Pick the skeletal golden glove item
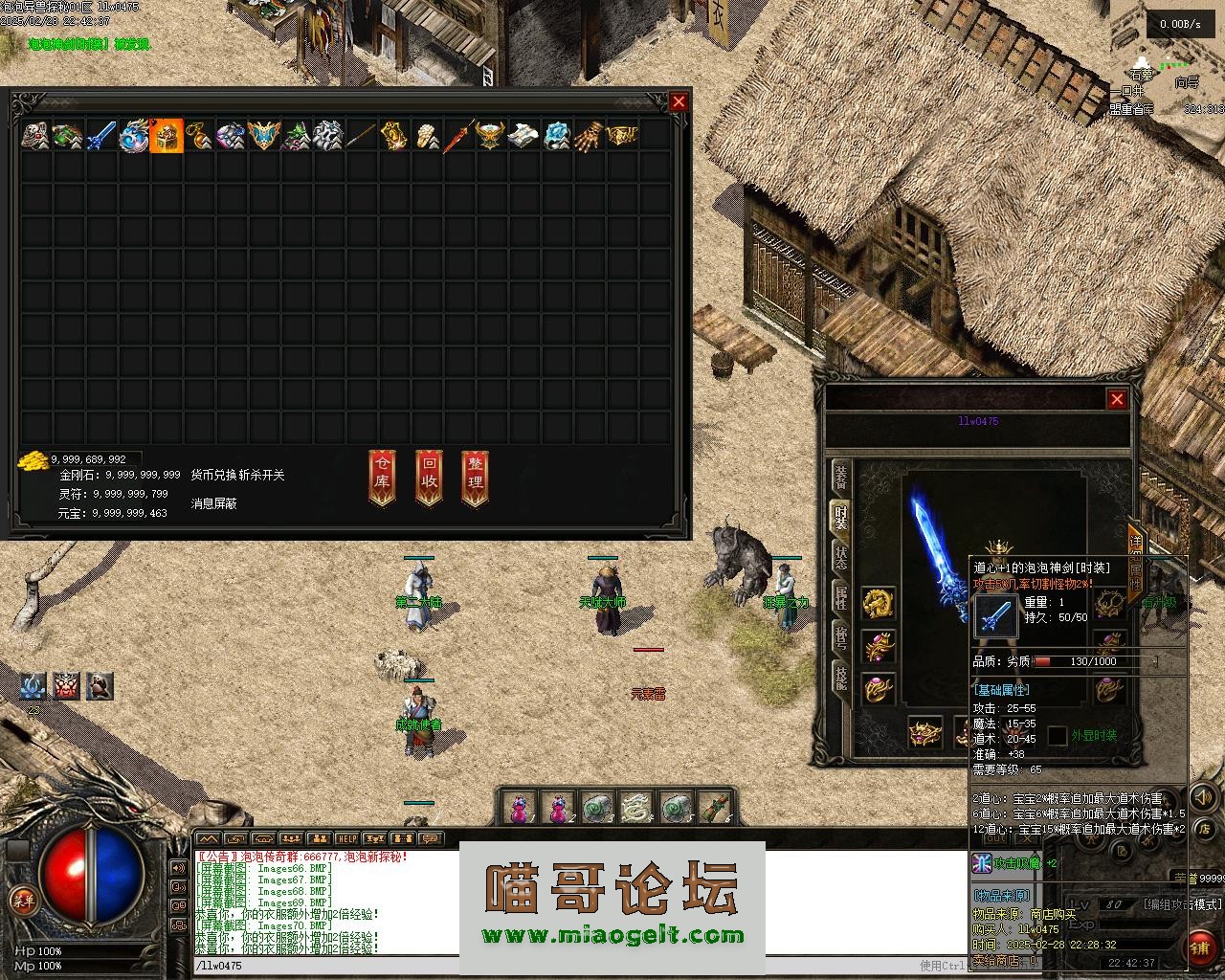The width and height of the screenshot is (1225, 980). 590,136
